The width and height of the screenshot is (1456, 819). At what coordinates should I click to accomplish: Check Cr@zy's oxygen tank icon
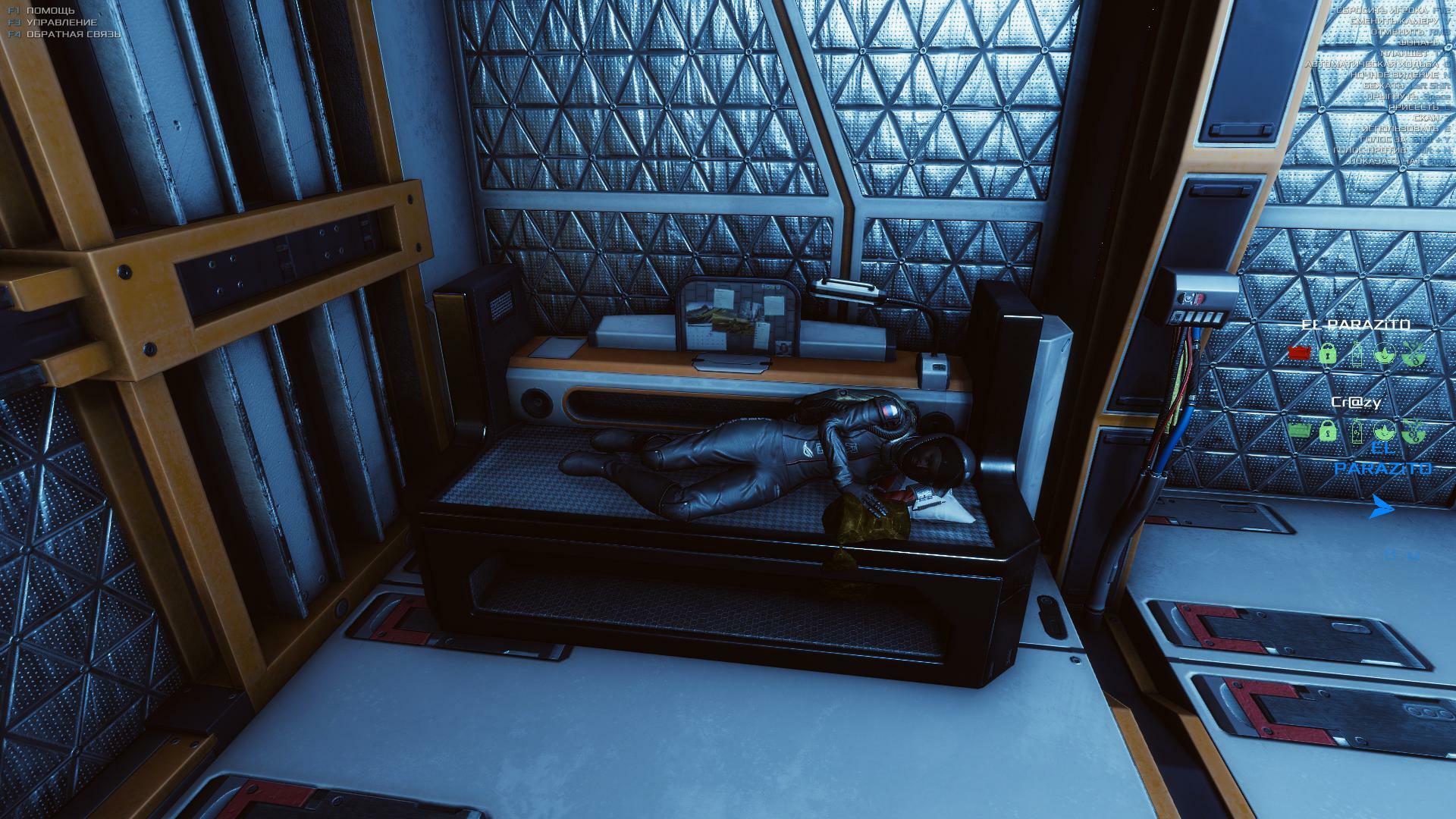[x=1357, y=432]
